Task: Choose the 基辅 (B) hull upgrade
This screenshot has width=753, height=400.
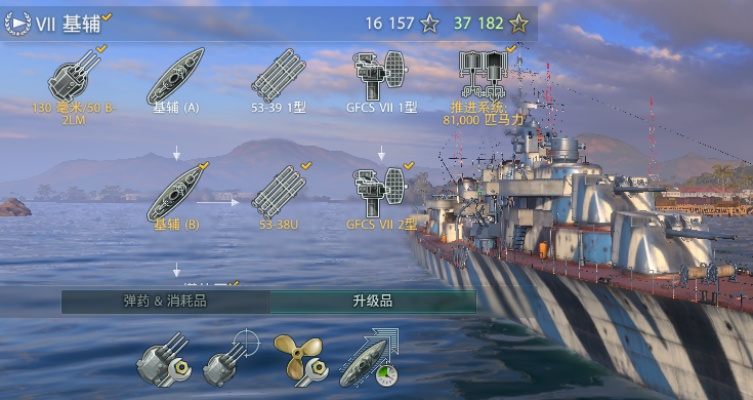Action: (x=176, y=192)
